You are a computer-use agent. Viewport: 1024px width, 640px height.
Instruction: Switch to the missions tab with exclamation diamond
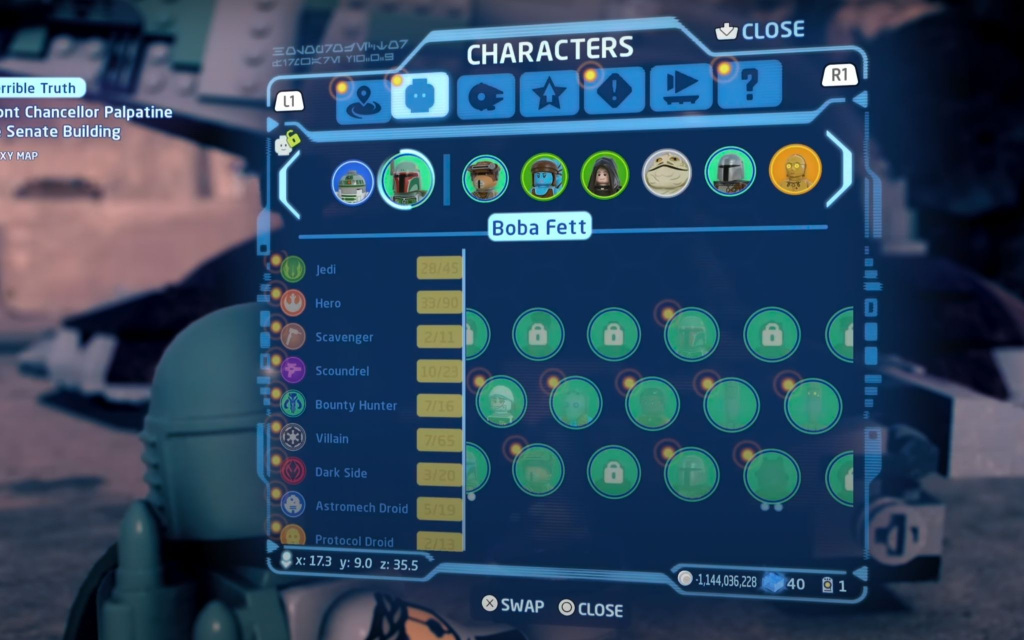click(614, 93)
